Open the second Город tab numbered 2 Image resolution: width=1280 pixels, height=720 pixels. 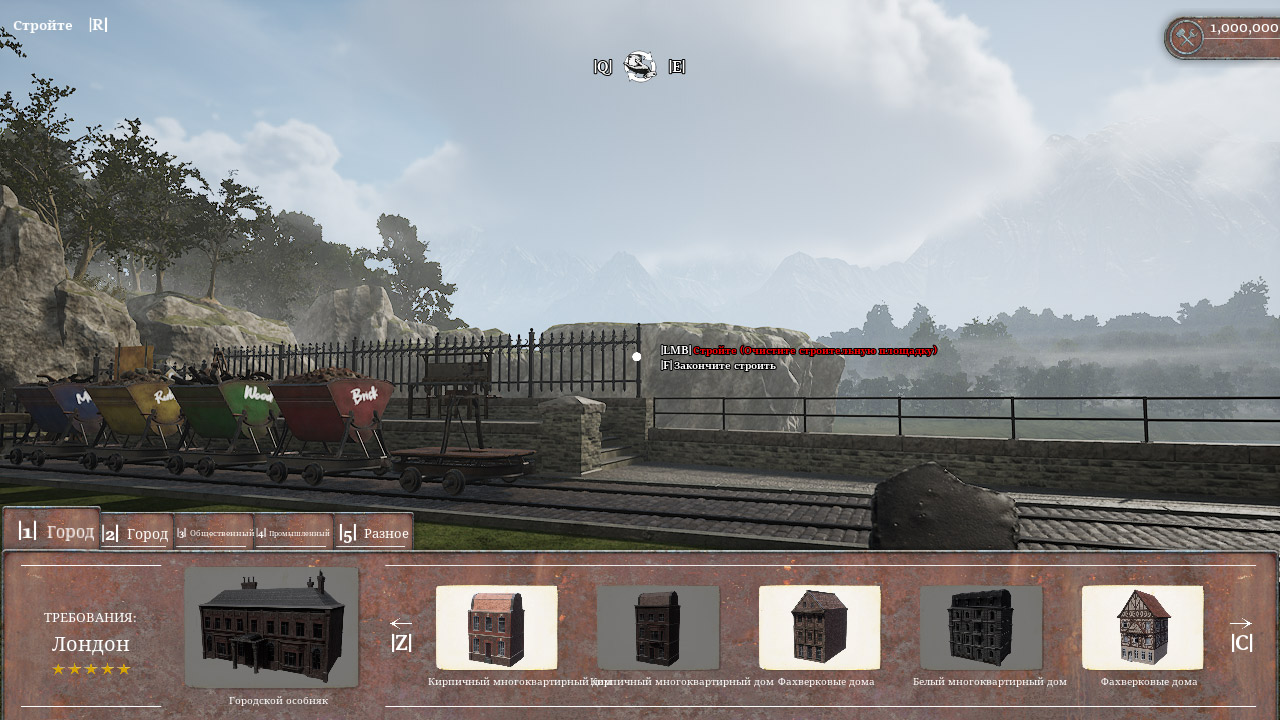click(x=137, y=533)
